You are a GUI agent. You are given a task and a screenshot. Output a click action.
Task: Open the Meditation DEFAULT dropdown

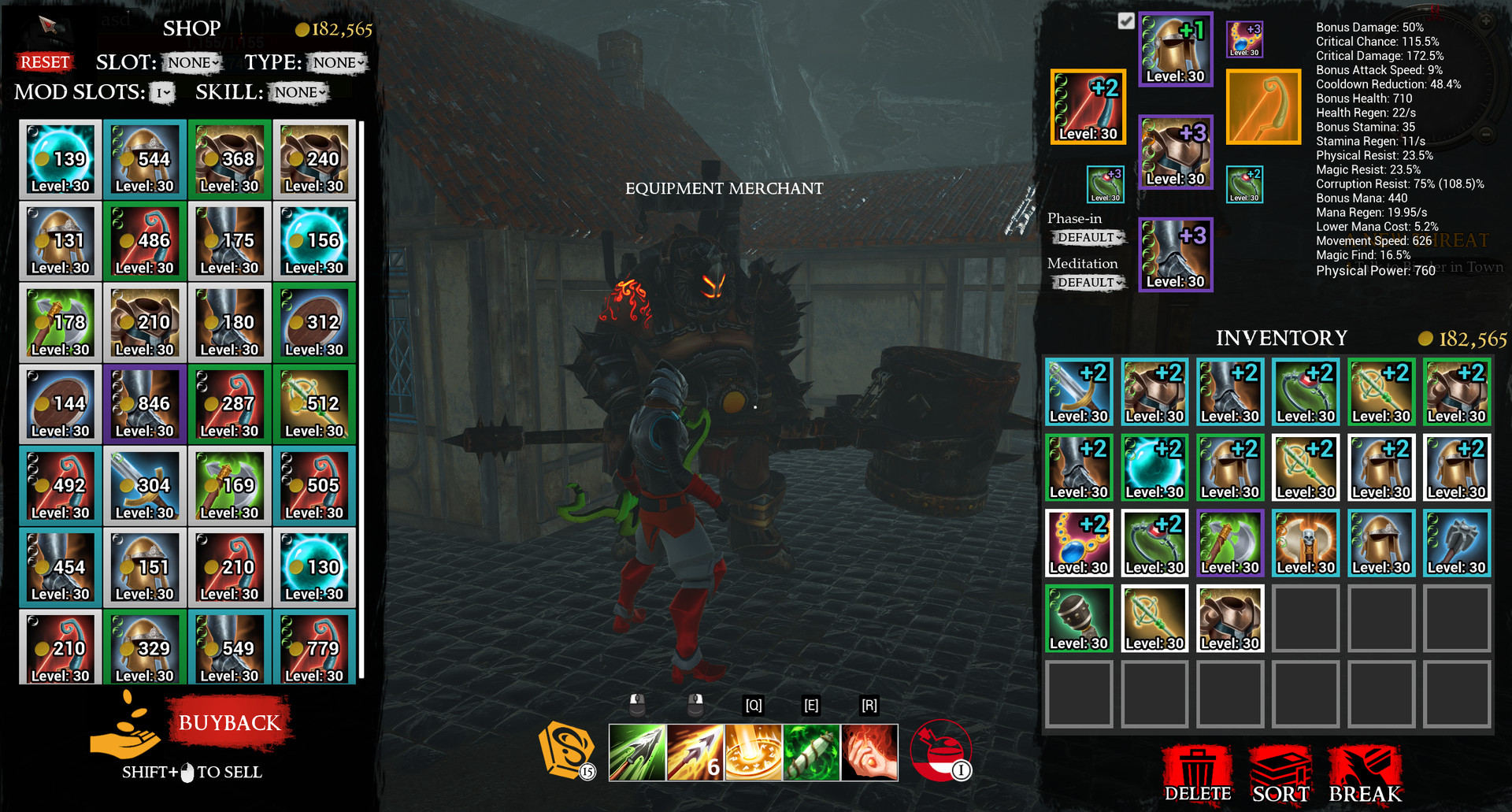(1088, 282)
